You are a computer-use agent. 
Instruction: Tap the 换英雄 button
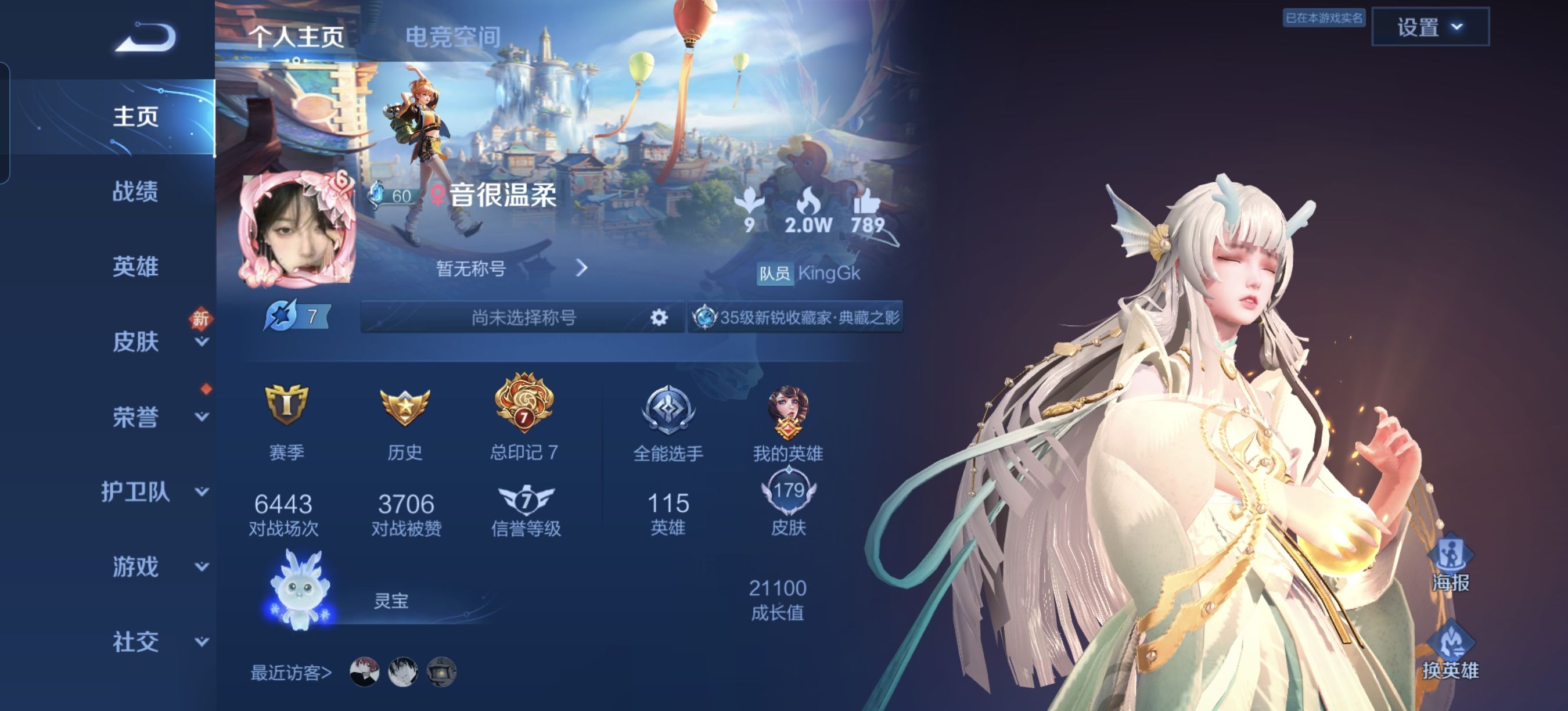click(x=1450, y=649)
